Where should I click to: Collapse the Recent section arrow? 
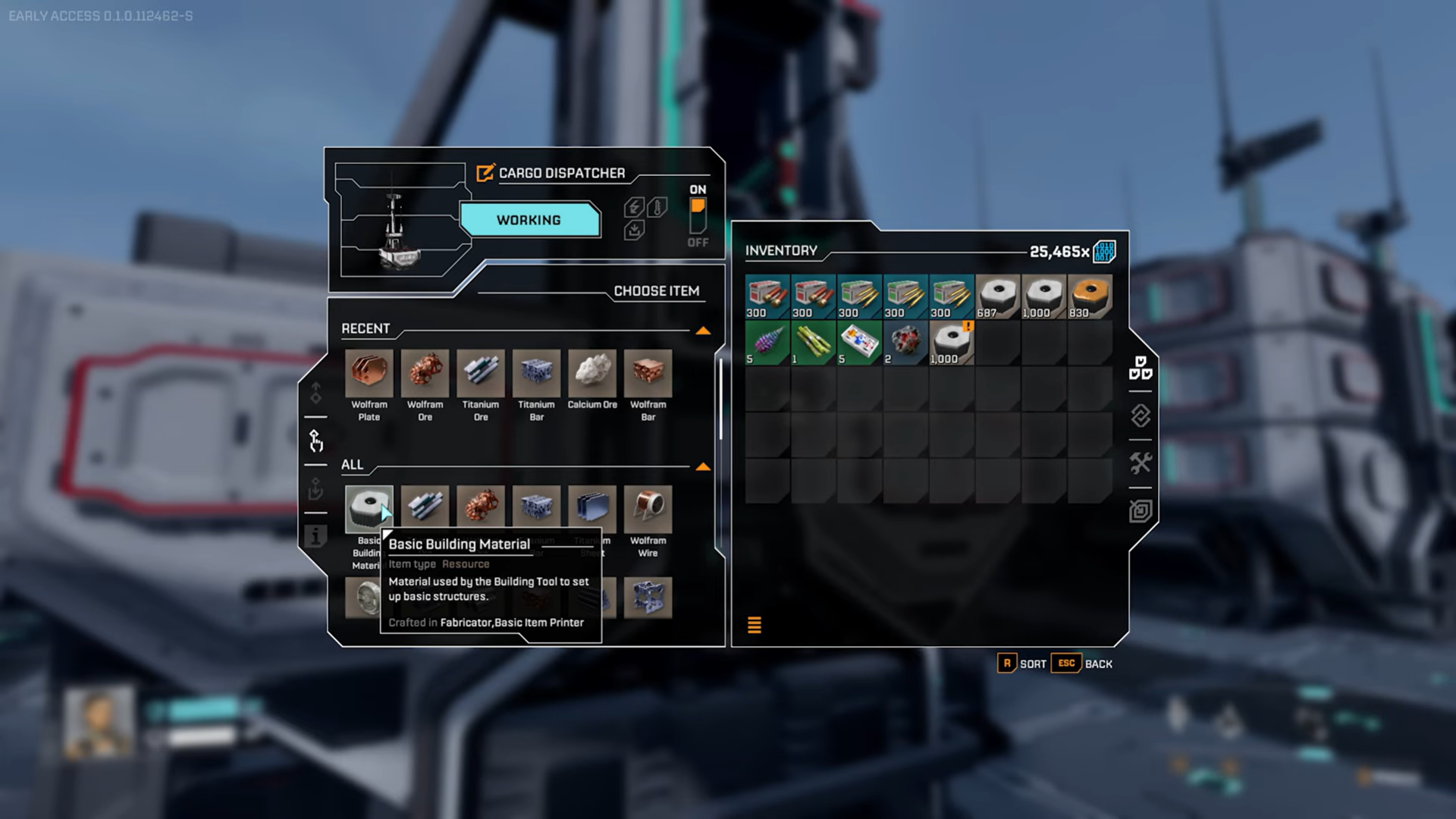pos(703,331)
